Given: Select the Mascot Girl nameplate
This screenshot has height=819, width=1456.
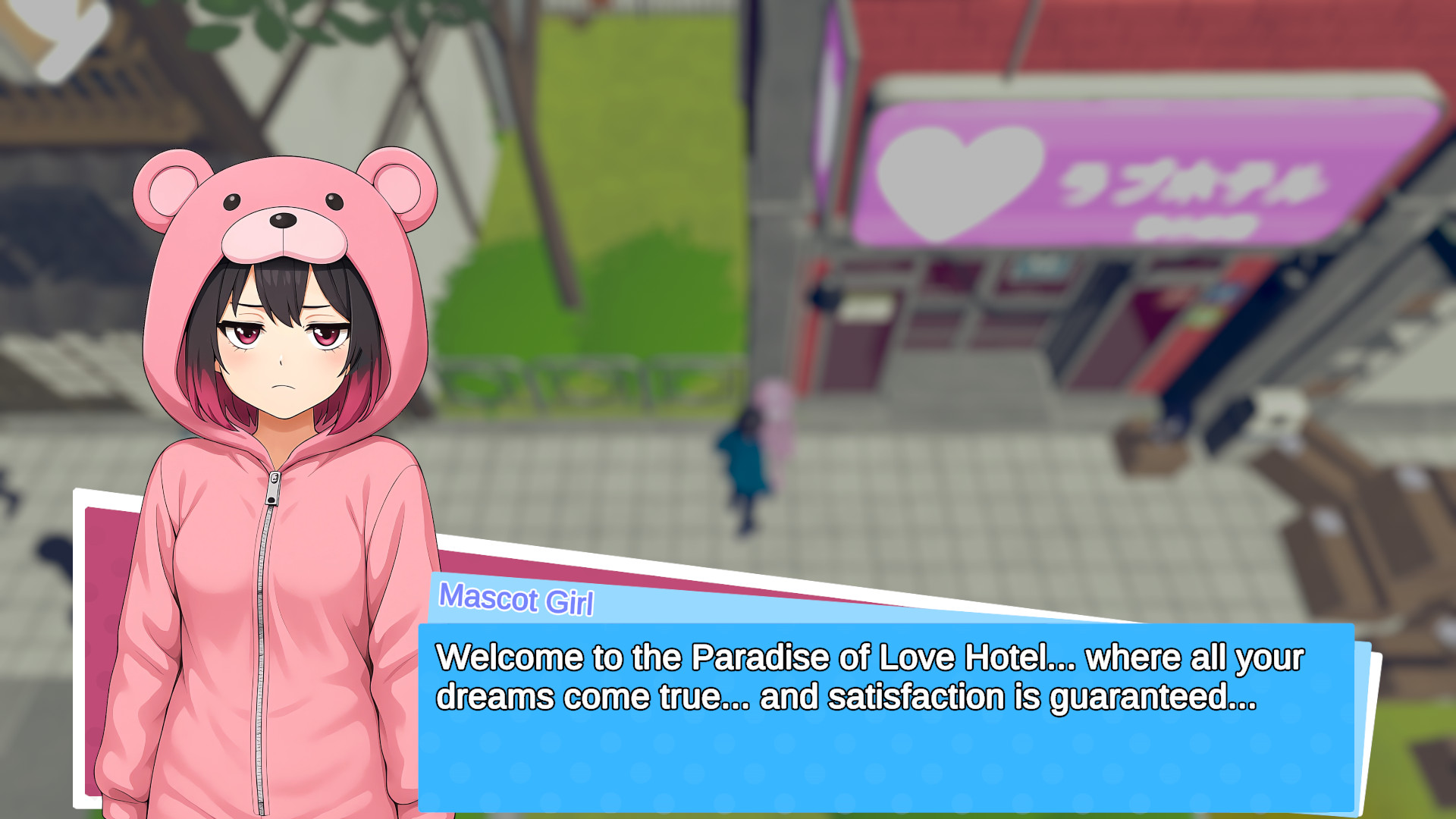Looking at the screenshot, I should [518, 600].
